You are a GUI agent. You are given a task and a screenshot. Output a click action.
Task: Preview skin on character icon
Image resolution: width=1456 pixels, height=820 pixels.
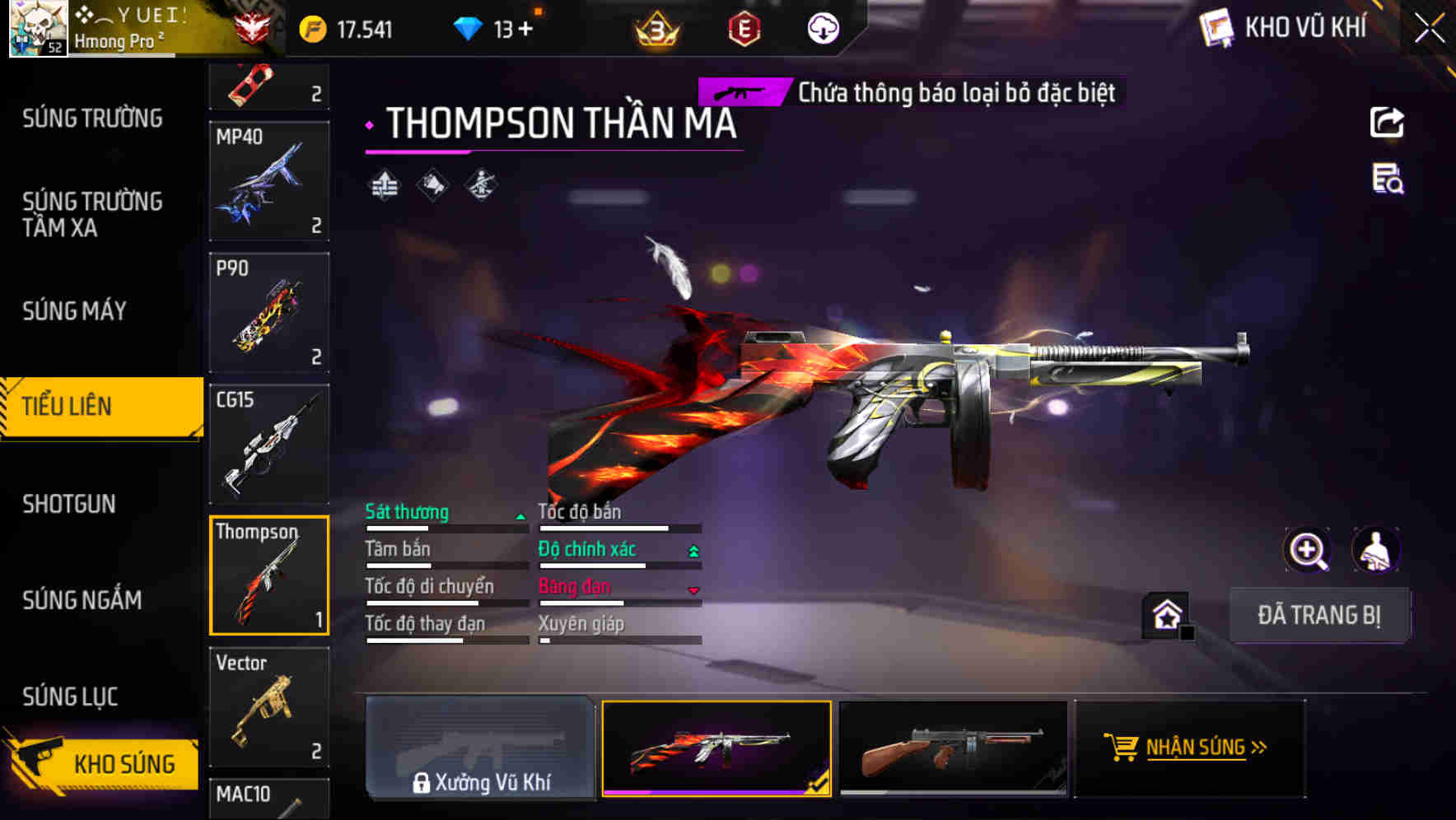(x=1375, y=550)
